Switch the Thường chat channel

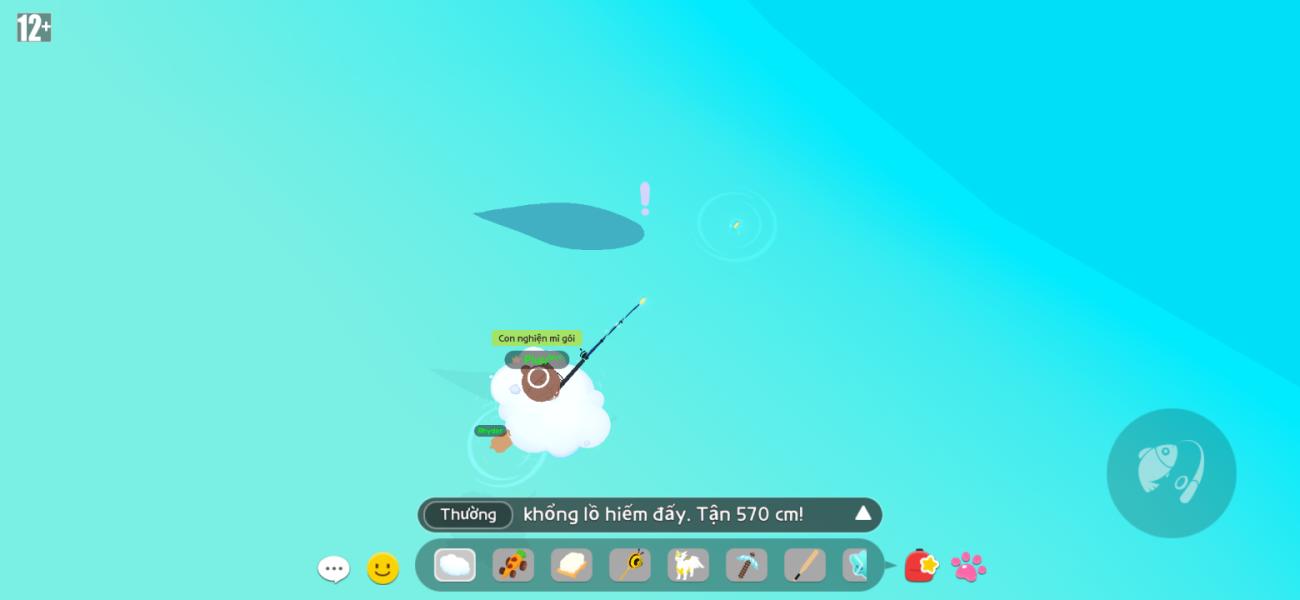coord(468,514)
